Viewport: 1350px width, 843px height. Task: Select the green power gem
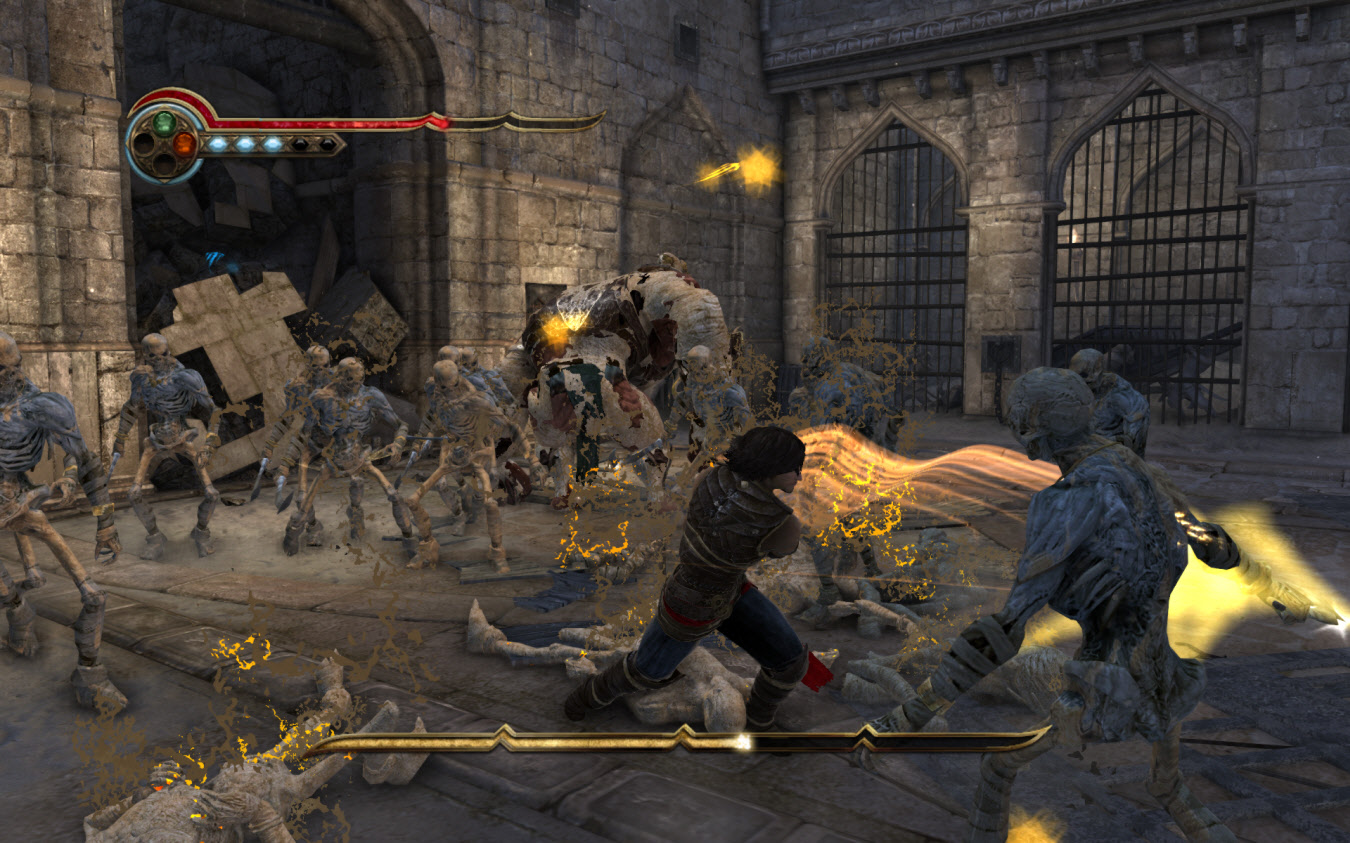click(x=164, y=124)
